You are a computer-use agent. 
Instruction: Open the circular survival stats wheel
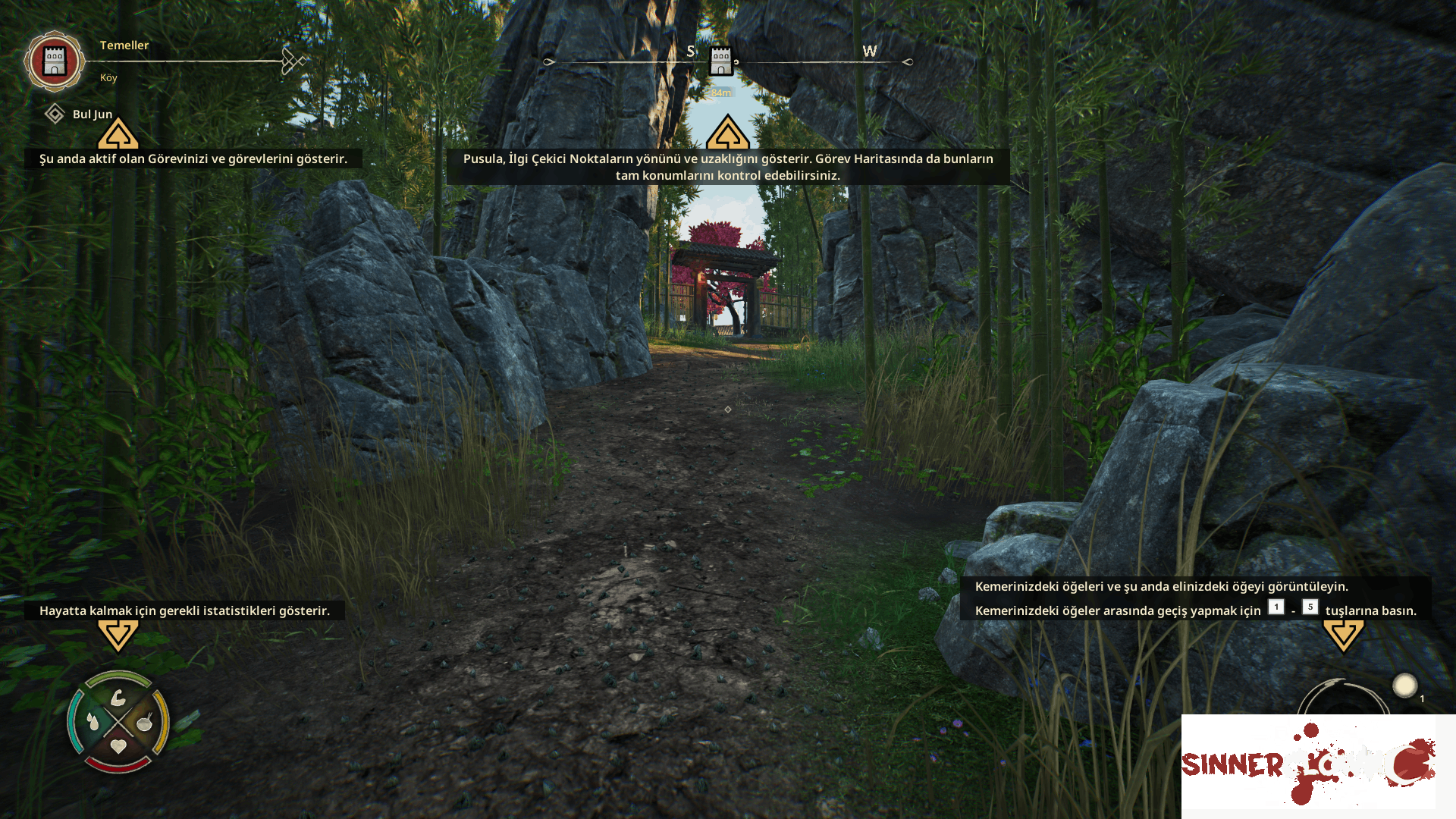pyautogui.click(x=118, y=721)
